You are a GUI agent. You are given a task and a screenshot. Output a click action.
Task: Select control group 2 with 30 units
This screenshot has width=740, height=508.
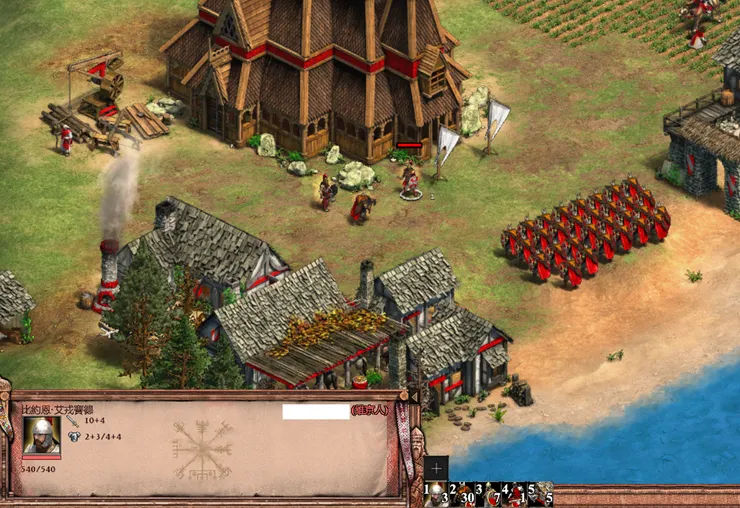463,493
